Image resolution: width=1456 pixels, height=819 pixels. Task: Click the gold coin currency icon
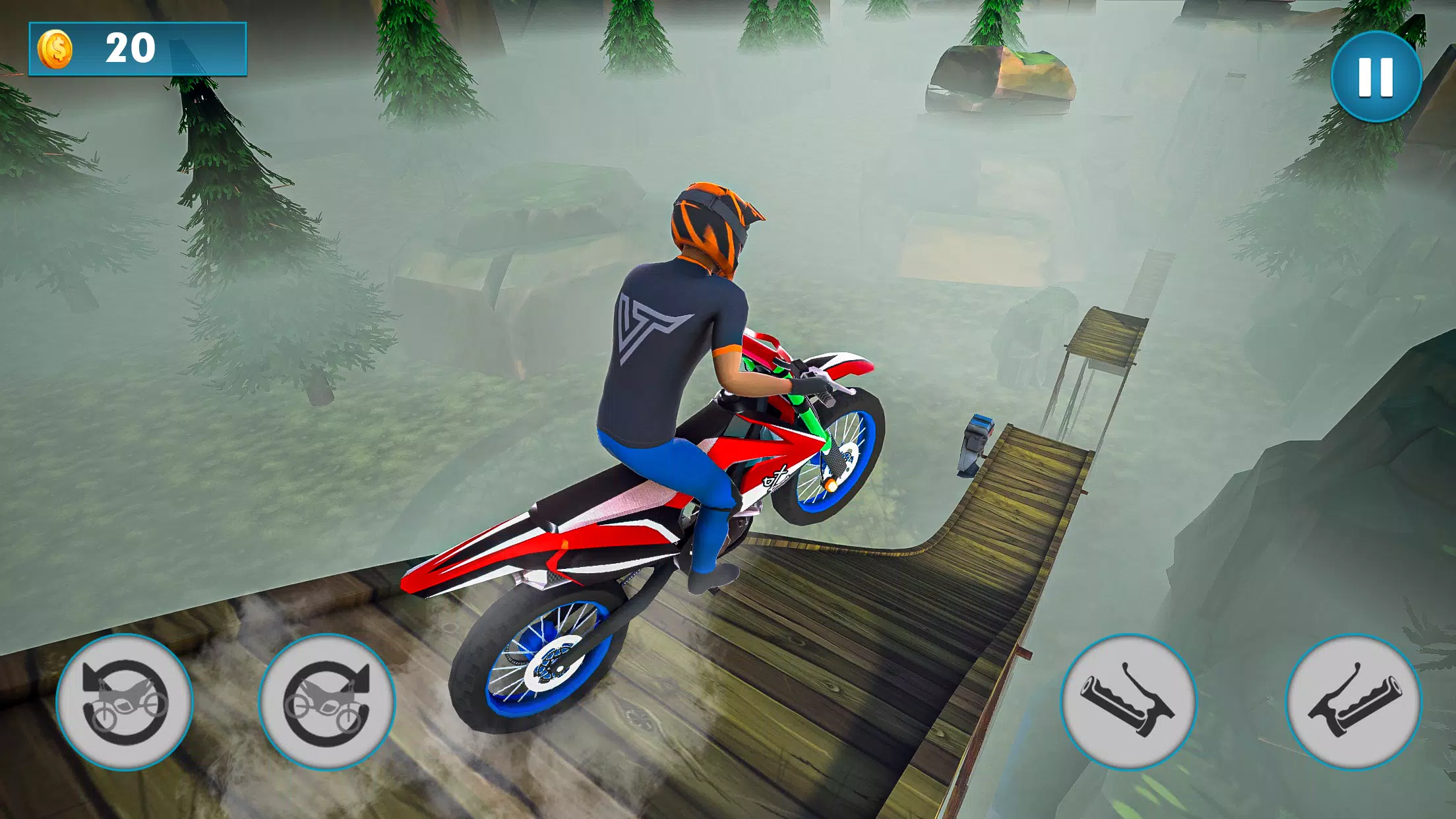click(x=56, y=49)
